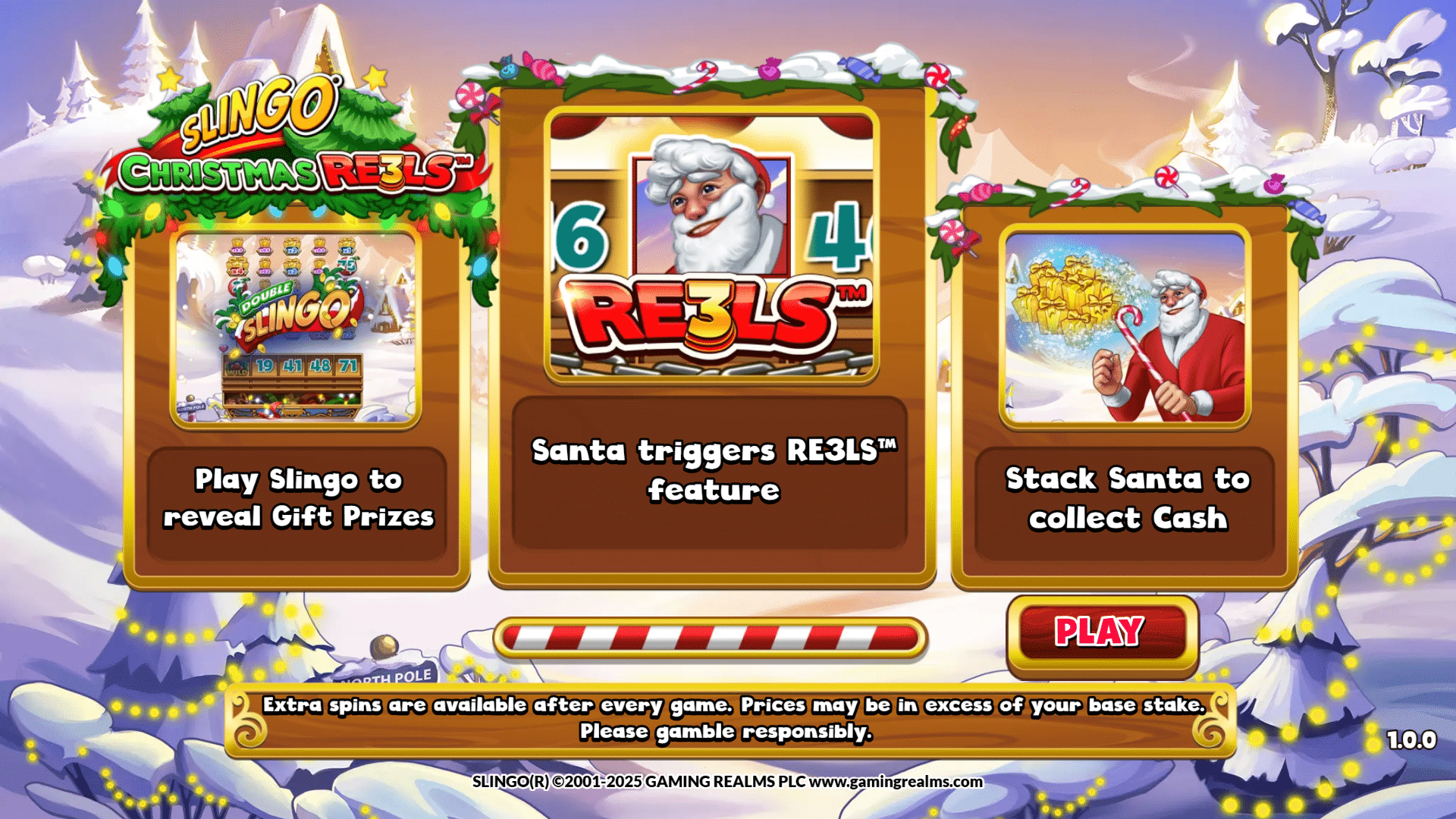Screen dimensions: 1456x819
Task: Start the game with the PLAY button
Action: click(1101, 632)
